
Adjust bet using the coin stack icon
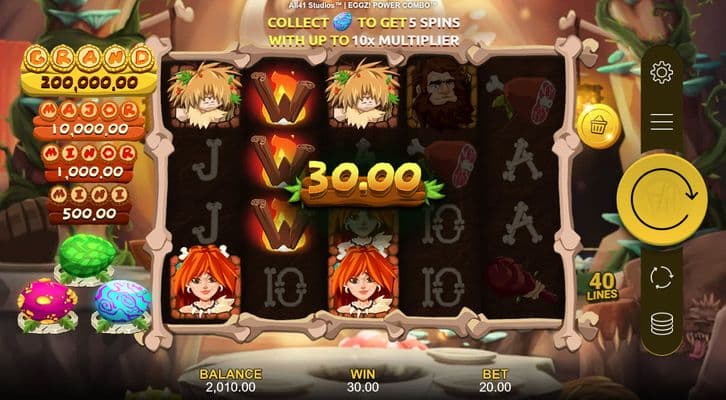click(661, 324)
